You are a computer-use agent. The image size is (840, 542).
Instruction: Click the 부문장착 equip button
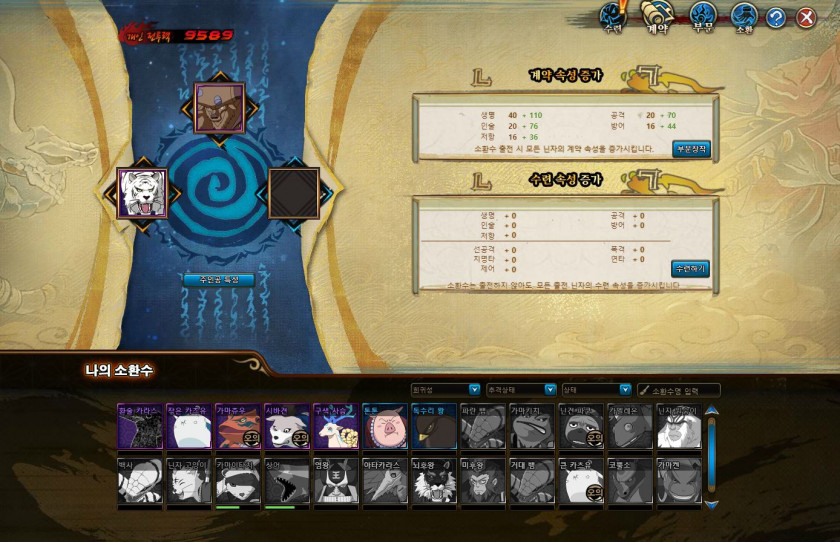(691, 149)
